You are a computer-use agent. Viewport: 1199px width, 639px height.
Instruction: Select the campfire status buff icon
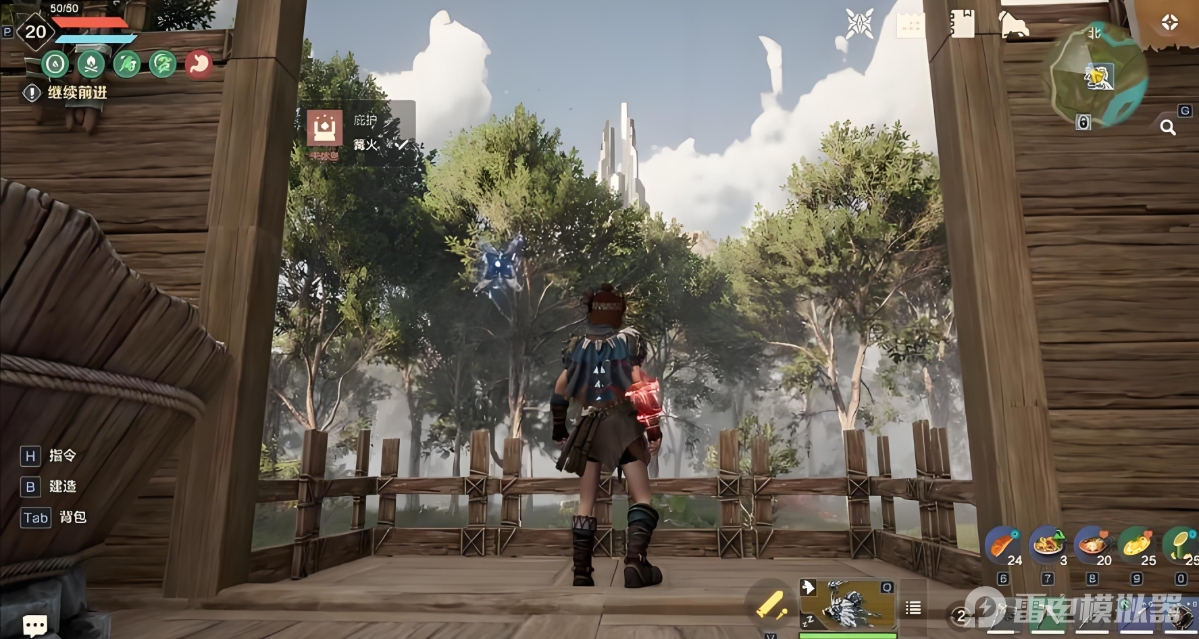pos(91,64)
